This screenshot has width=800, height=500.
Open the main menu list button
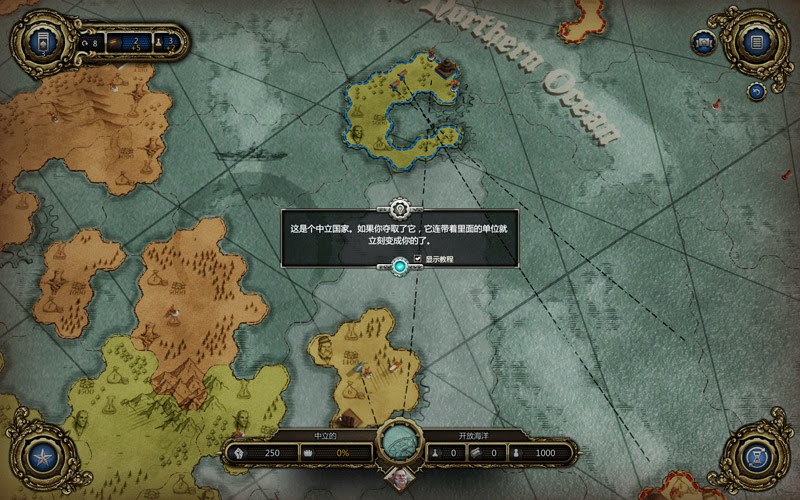756,42
